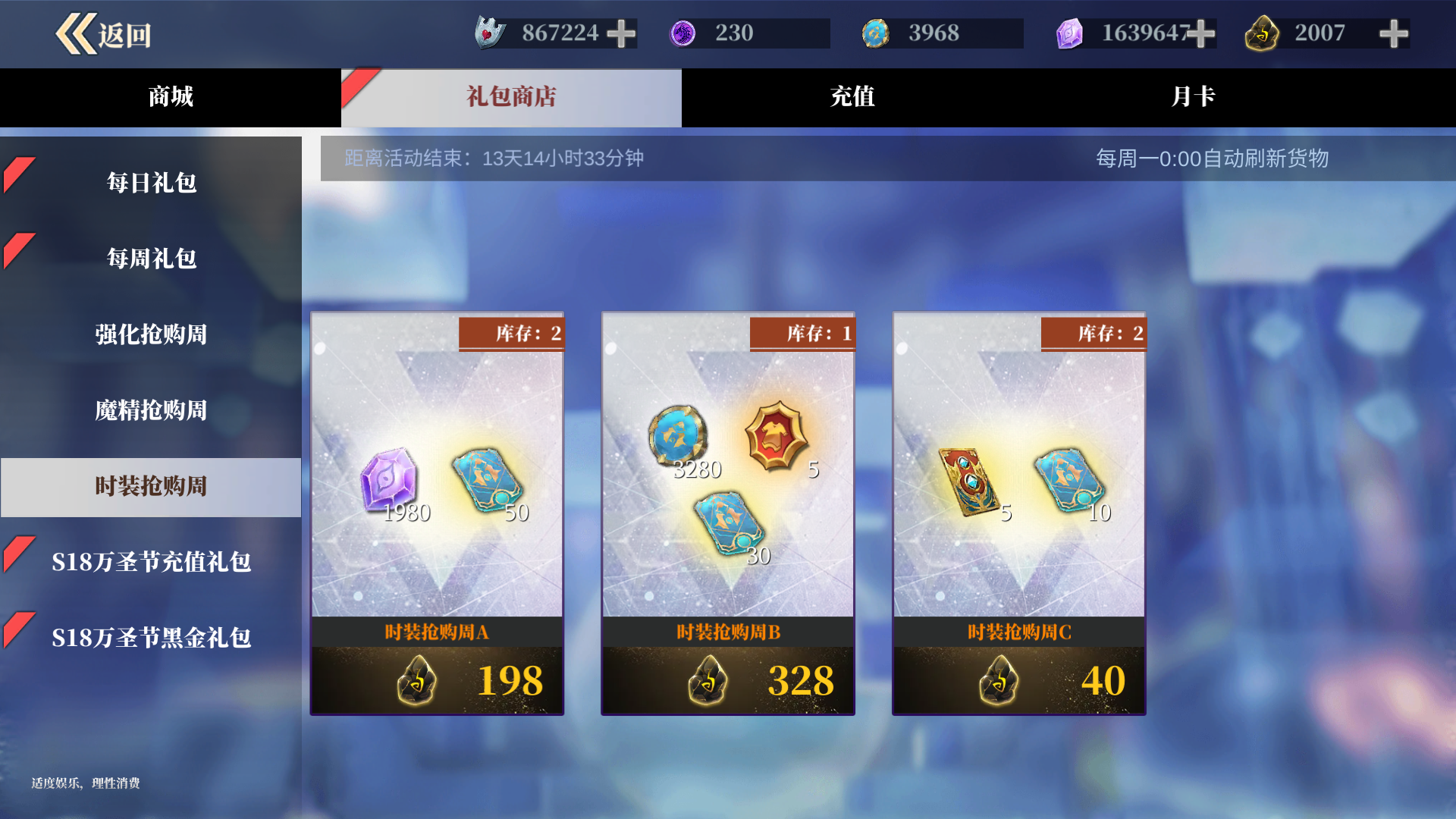
Task: Click the plus next to 1639647 crystals
Action: [x=1203, y=33]
